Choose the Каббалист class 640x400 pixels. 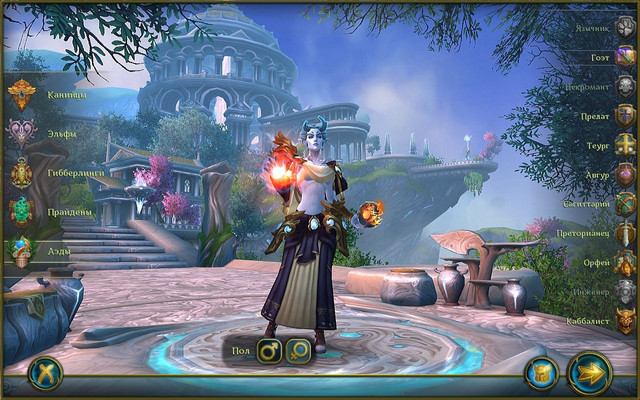pyautogui.click(x=624, y=322)
